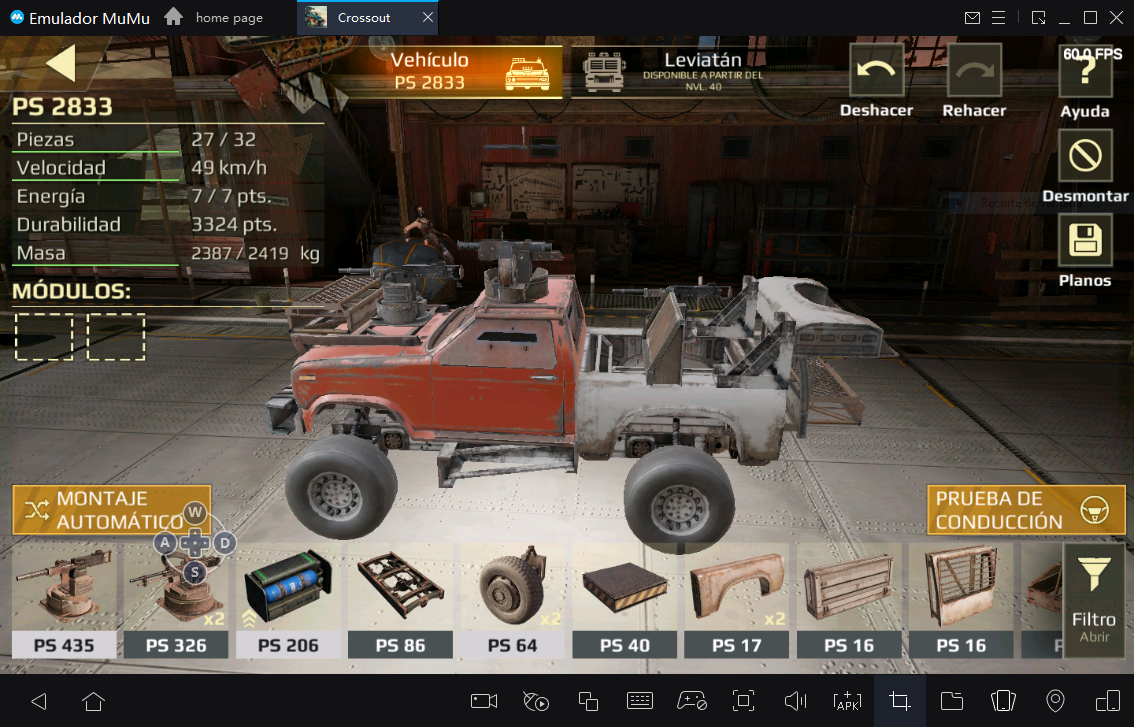The image size is (1134, 727).
Task: Pick the PS 86 frame part
Action: (x=400, y=598)
